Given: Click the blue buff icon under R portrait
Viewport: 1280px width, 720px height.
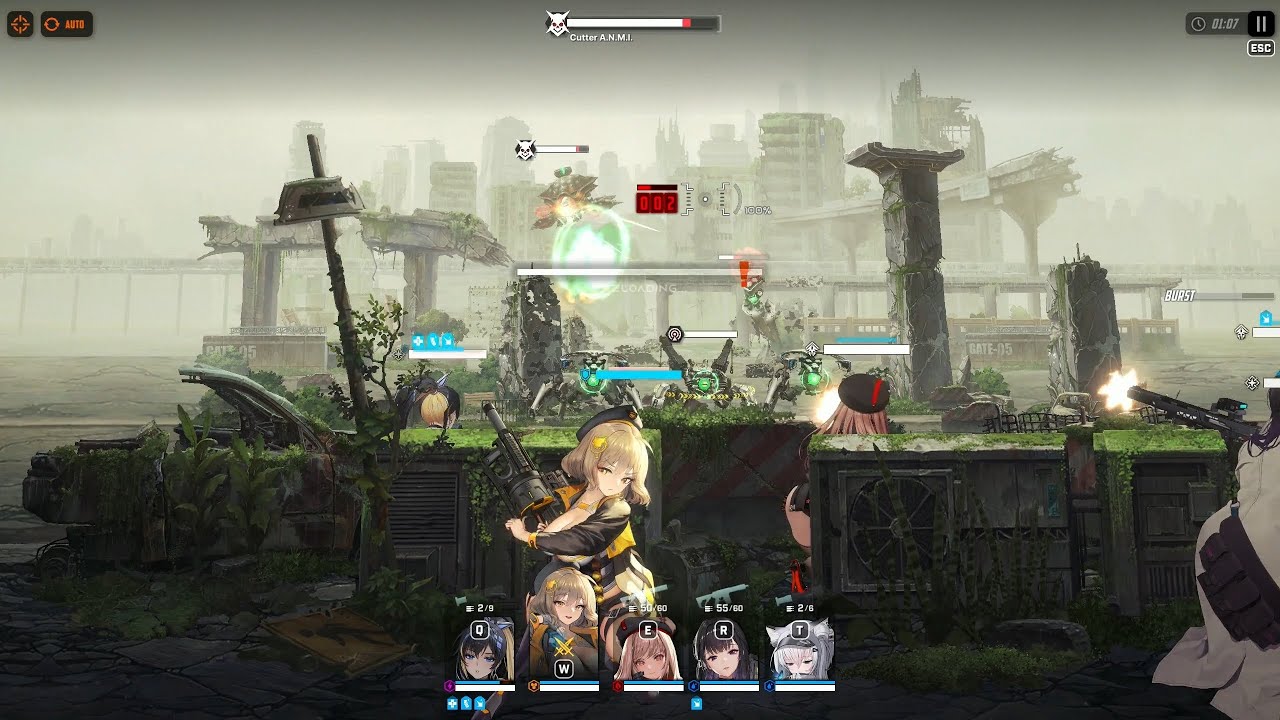Looking at the screenshot, I should point(696,703).
